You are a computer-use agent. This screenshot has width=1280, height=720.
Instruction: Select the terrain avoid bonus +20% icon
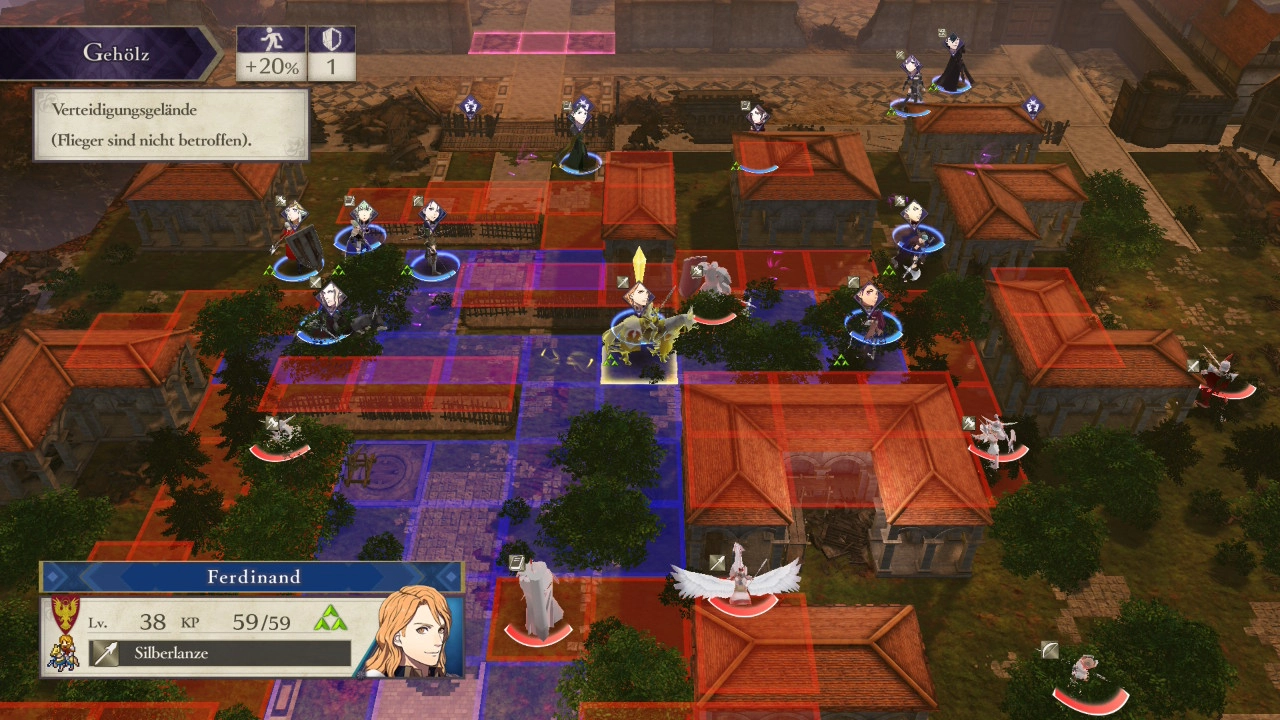pyautogui.click(x=271, y=53)
